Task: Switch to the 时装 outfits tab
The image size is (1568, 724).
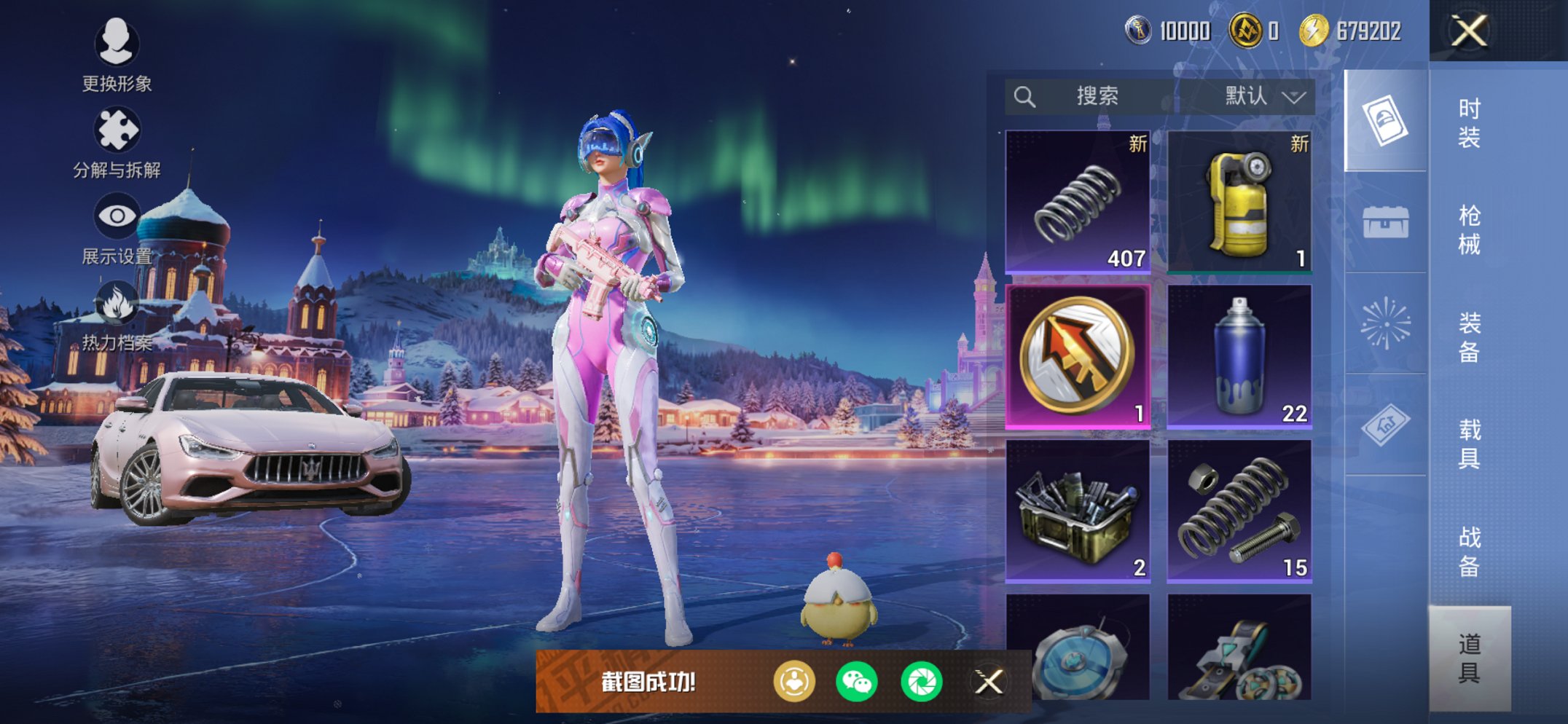Action: pos(1469,122)
